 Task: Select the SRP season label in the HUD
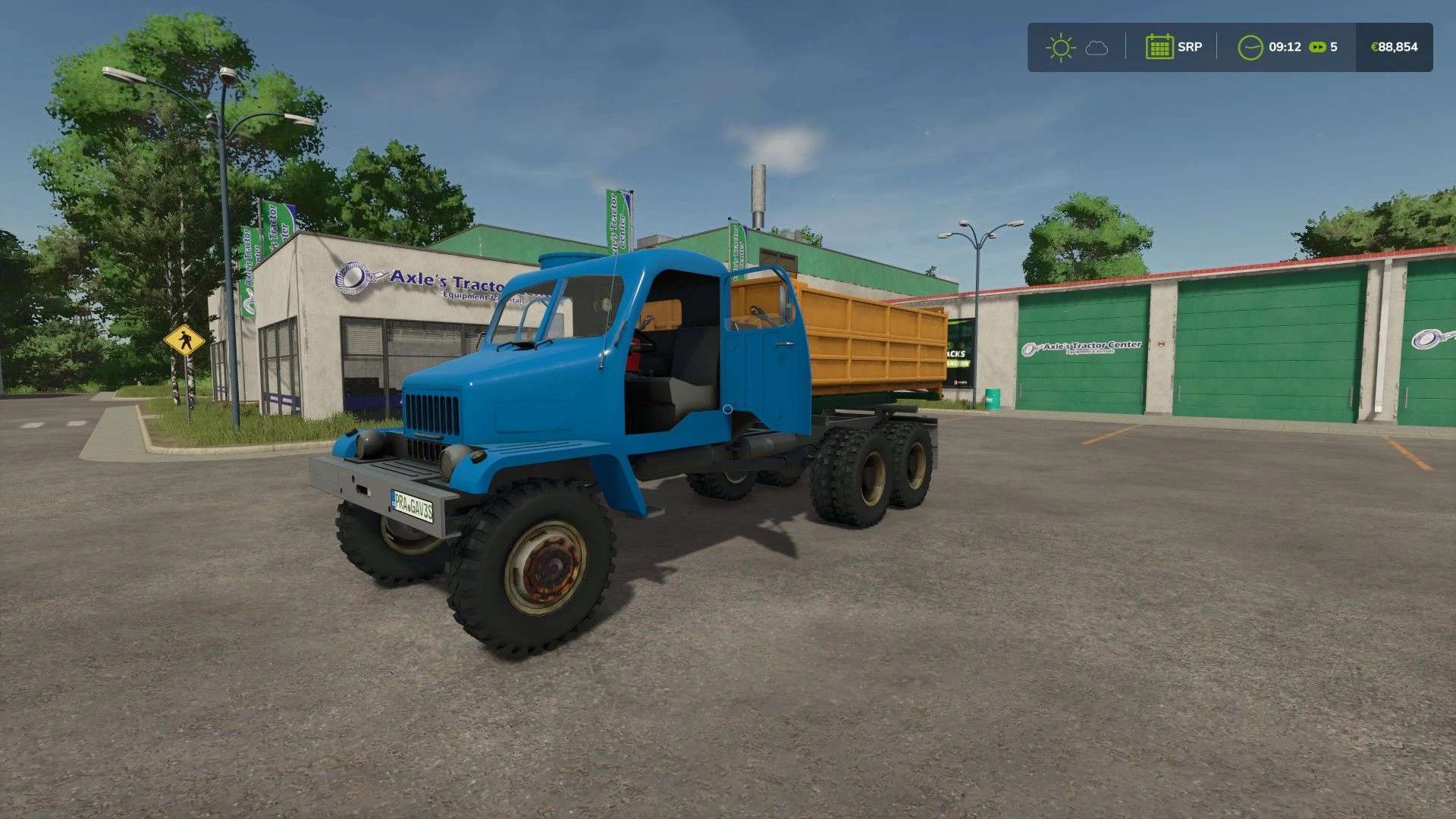point(1191,47)
